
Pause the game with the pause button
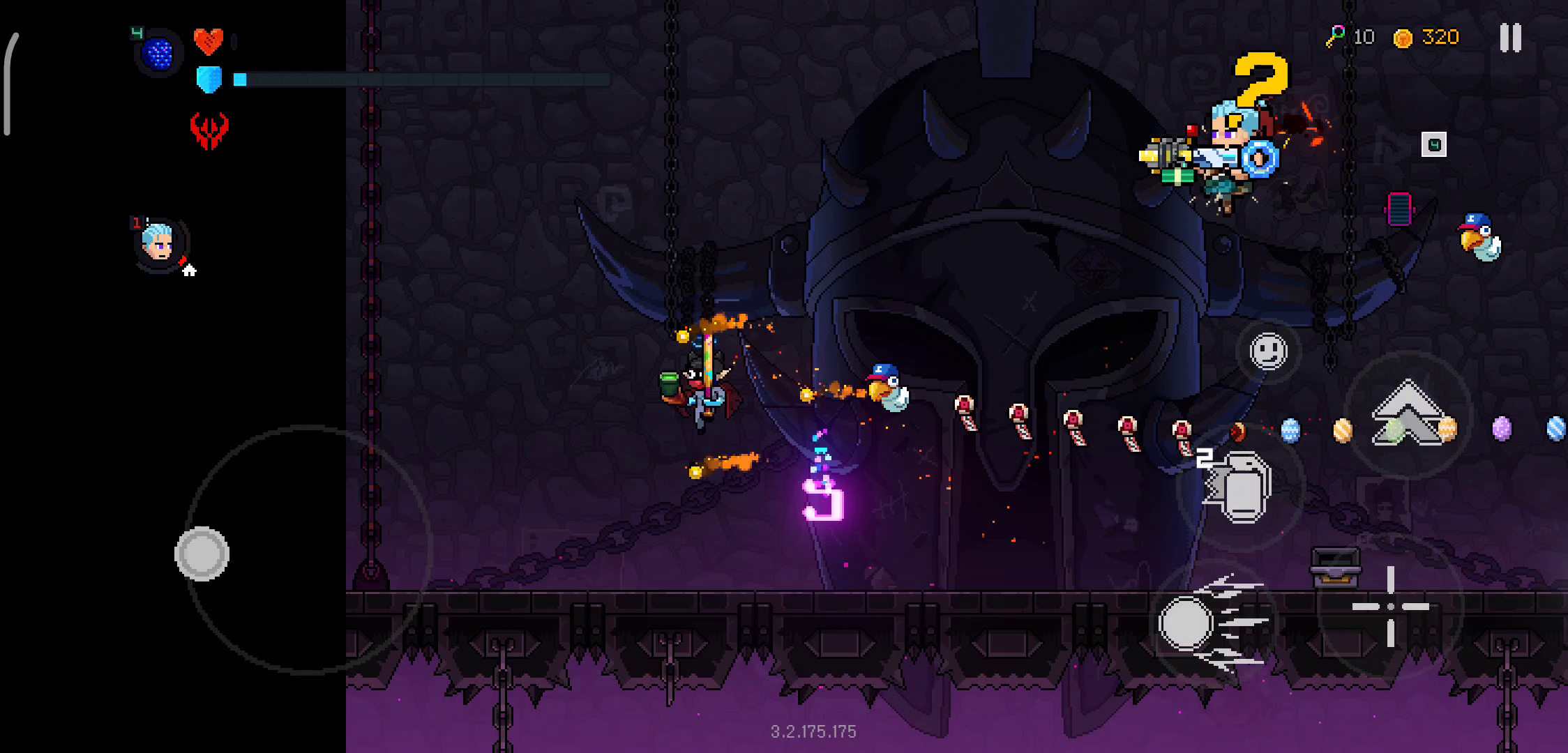[1510, 38]
